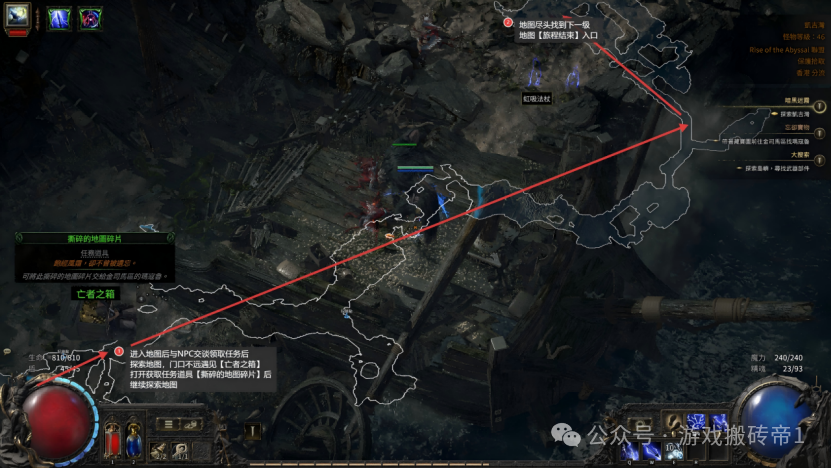Image resolution: width=831 pixels, height=468 pixels.
Task: Use the blue mana flask
Action: tap(133, 439)
